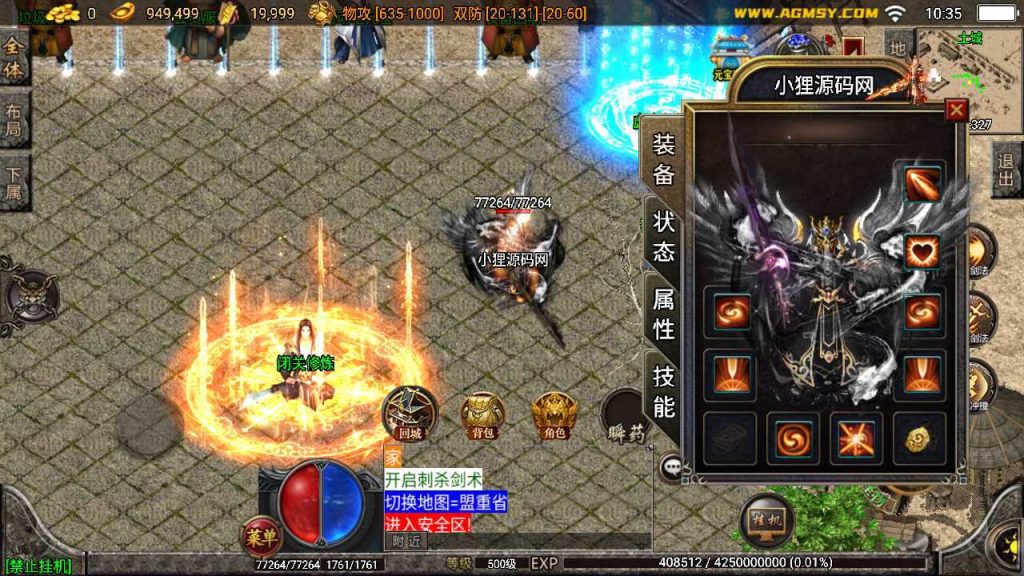The width and height of the screenshot is (1024, 576).
Task: Select the 全体 all-units button
Action: [14, 59]
